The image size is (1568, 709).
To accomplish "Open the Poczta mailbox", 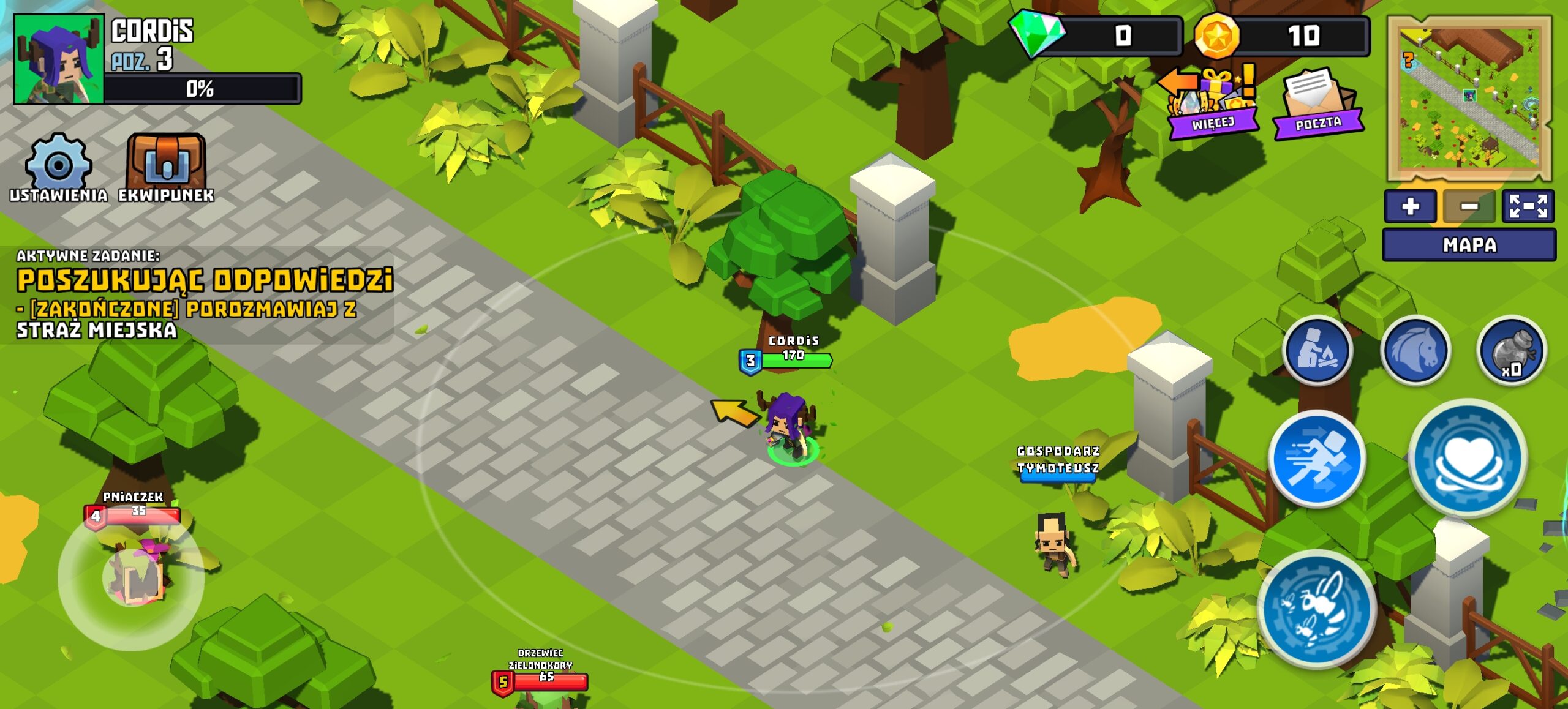I will pyautogui.click(x=1318, y=103).
